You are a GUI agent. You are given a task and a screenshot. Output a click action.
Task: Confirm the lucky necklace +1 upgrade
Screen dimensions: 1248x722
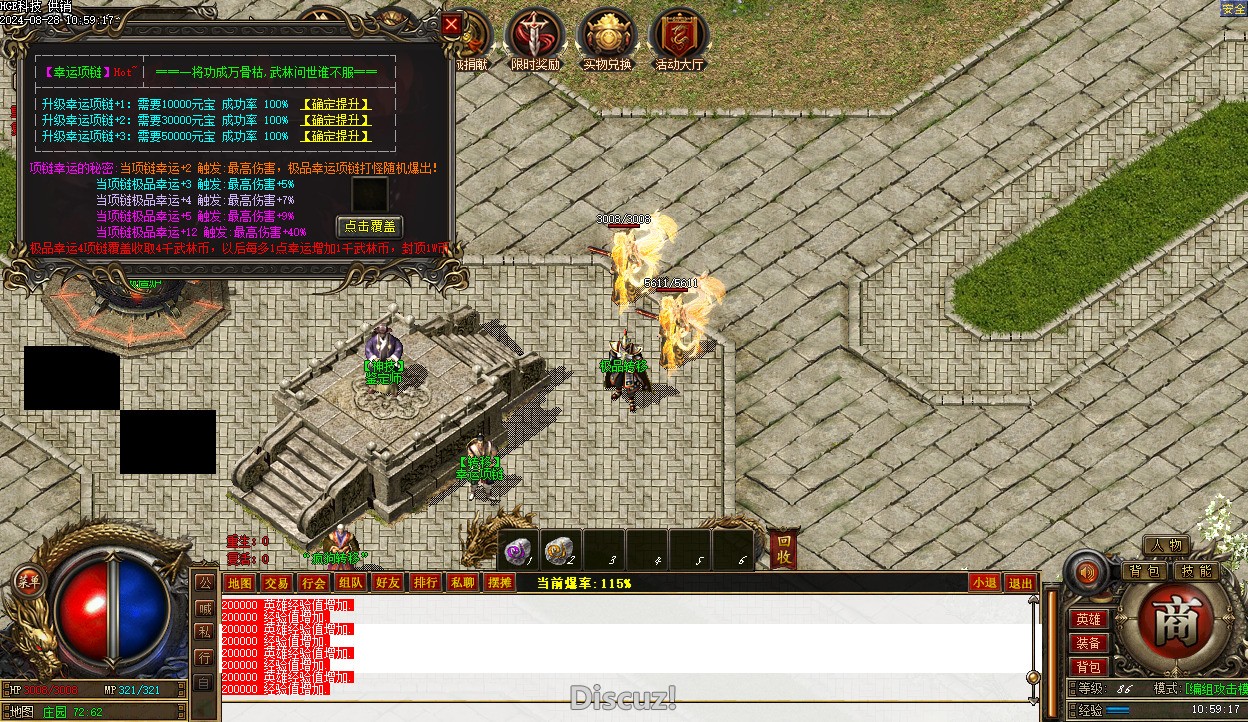pos(336,104)
